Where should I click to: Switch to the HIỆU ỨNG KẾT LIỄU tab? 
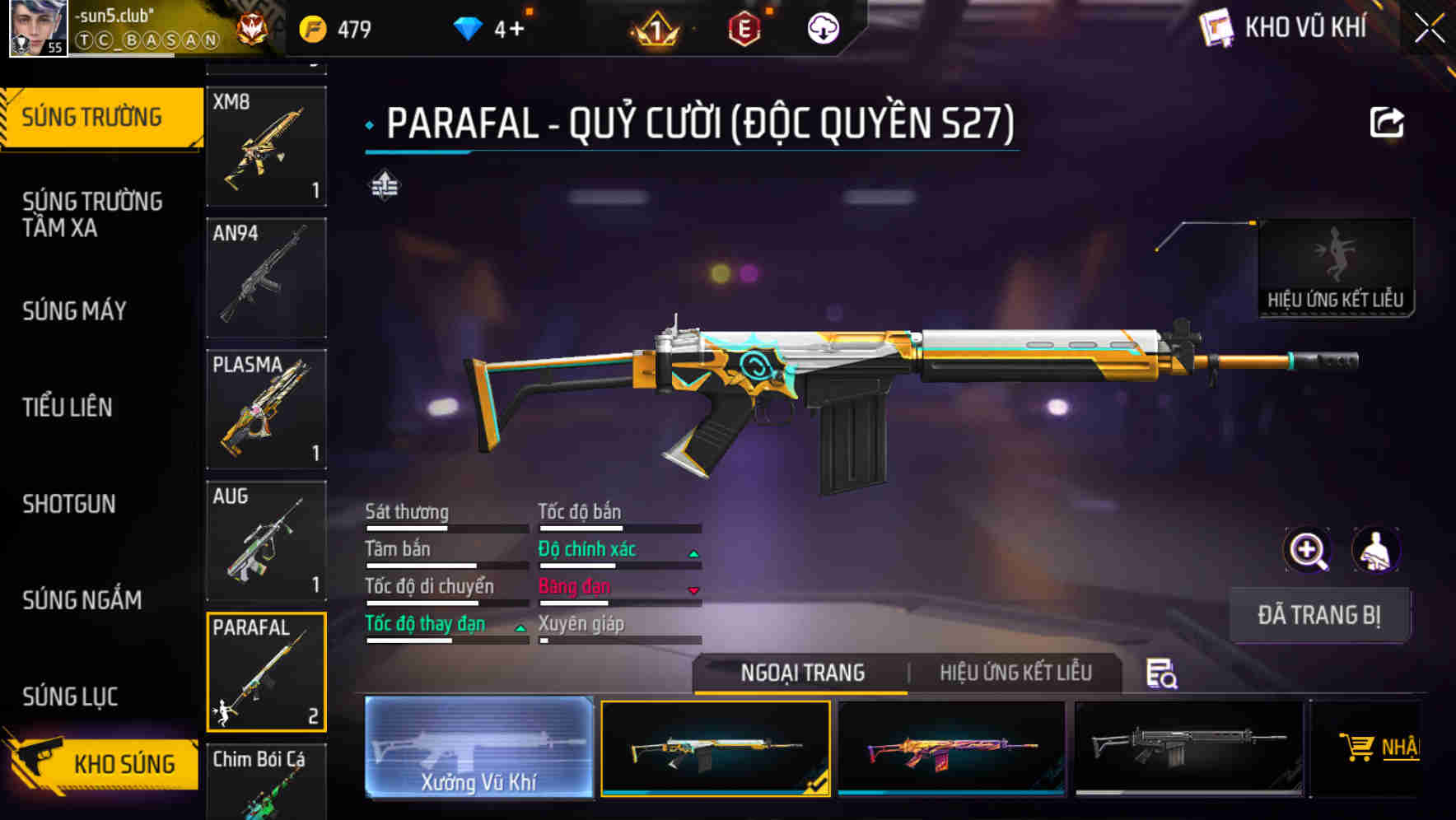[x=1016, y=673]
